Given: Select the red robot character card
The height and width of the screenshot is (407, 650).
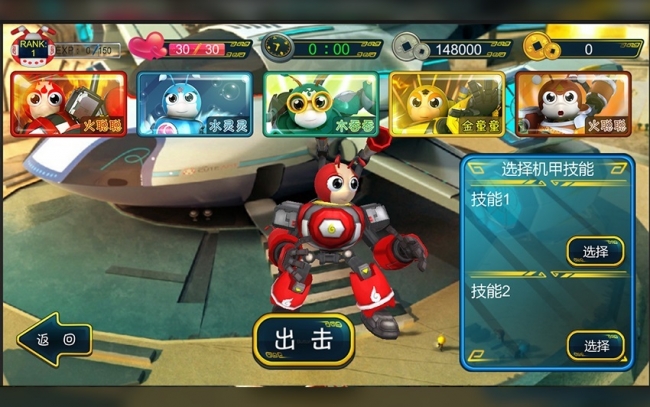Looking at the screenshot, I should click(x=68, y=104).
